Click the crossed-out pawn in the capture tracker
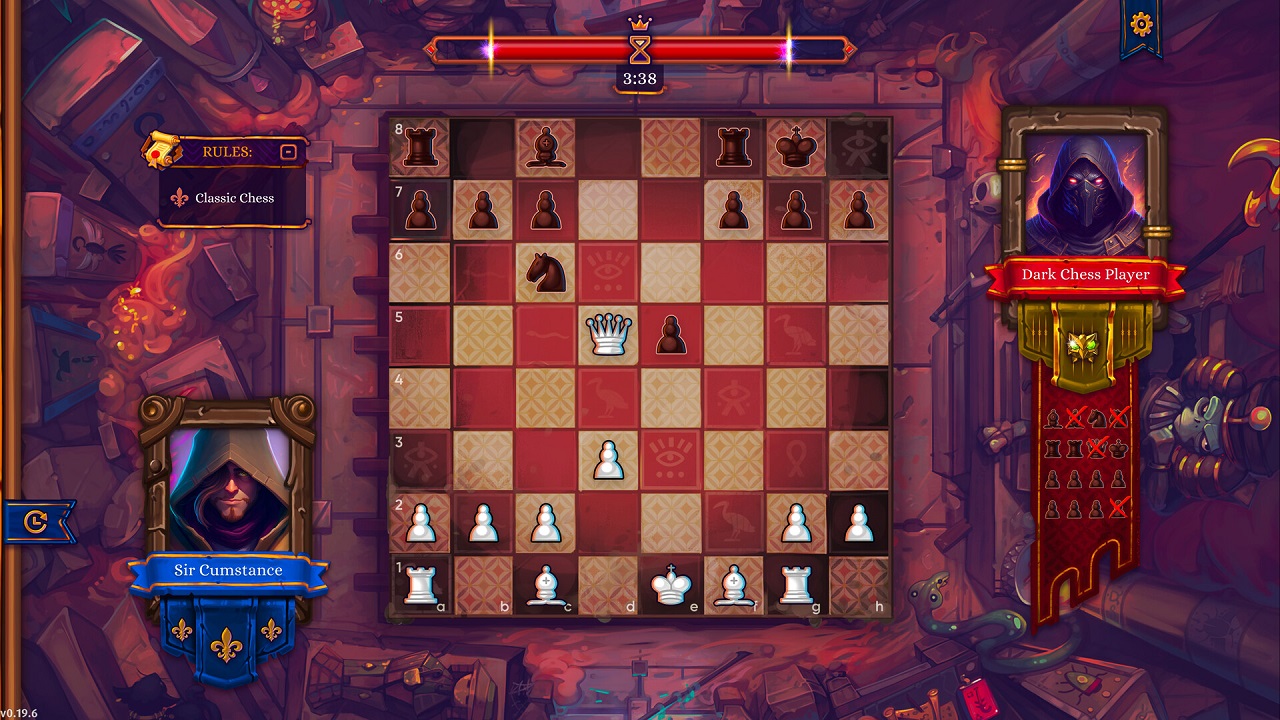 [x=1118, y=508]
